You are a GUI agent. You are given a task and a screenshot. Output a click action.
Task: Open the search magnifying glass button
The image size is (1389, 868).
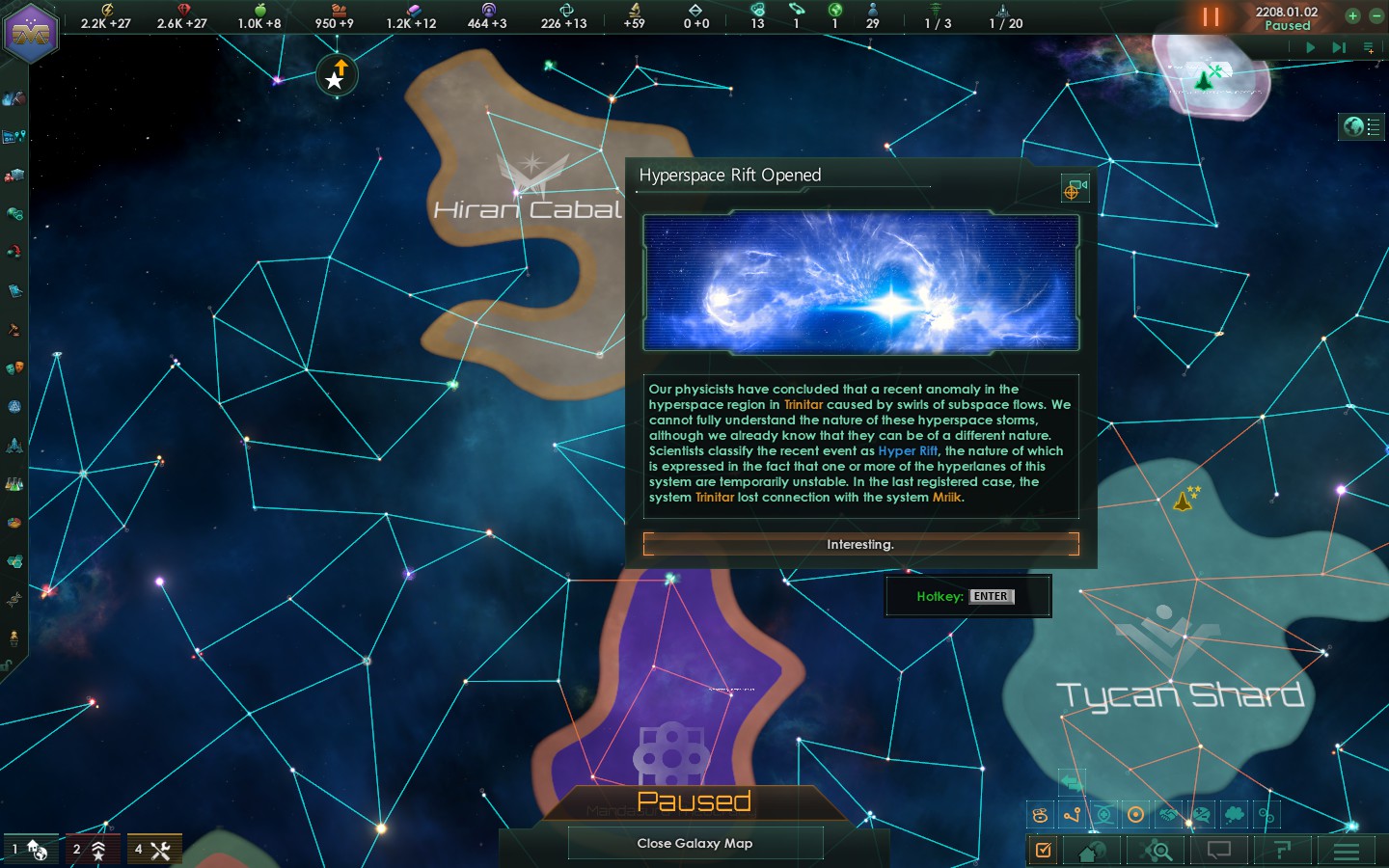coord(1157,851)
